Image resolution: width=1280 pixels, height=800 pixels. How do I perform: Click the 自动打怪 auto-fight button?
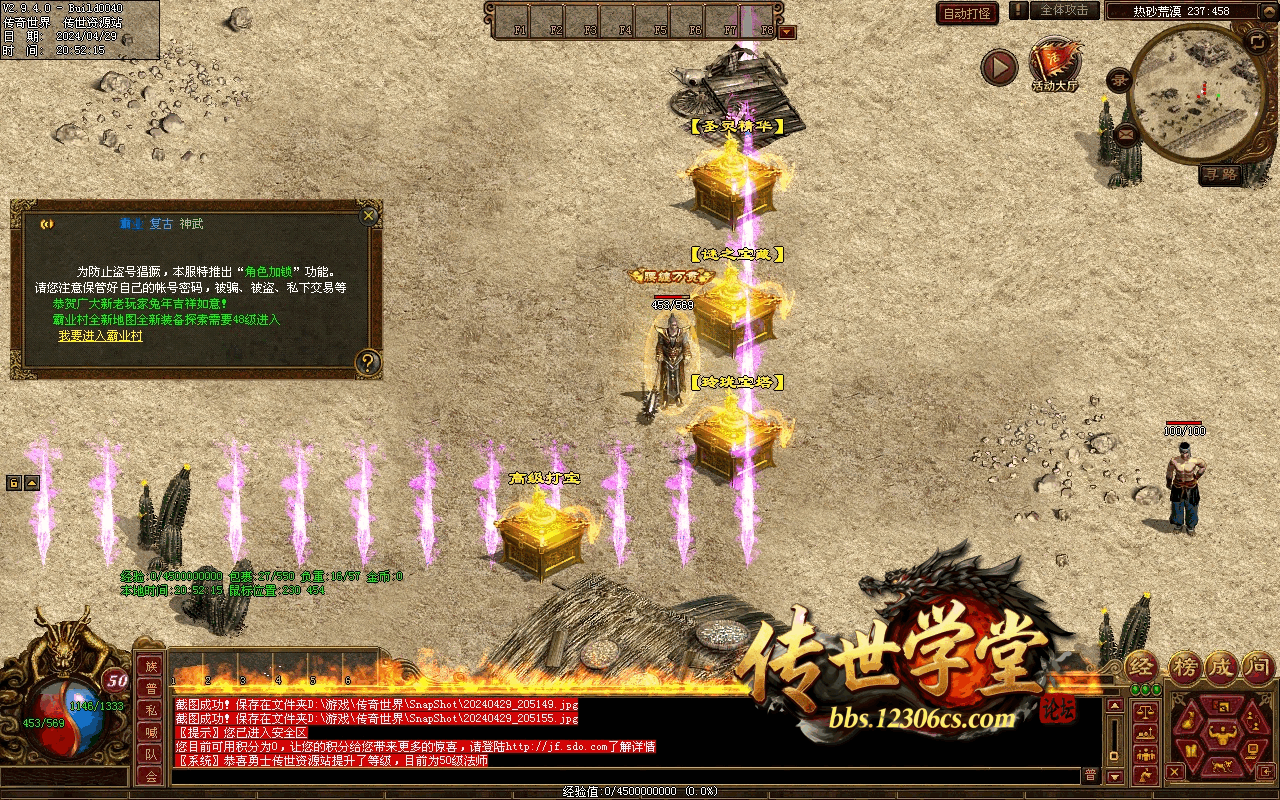pos(967,13)
